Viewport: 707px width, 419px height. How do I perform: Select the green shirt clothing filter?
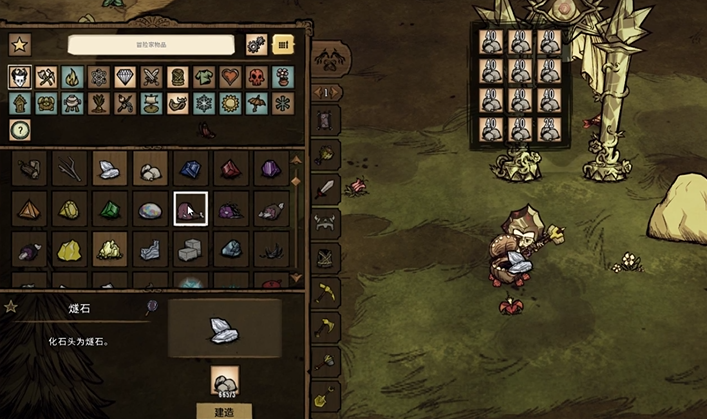coord(204,77)
